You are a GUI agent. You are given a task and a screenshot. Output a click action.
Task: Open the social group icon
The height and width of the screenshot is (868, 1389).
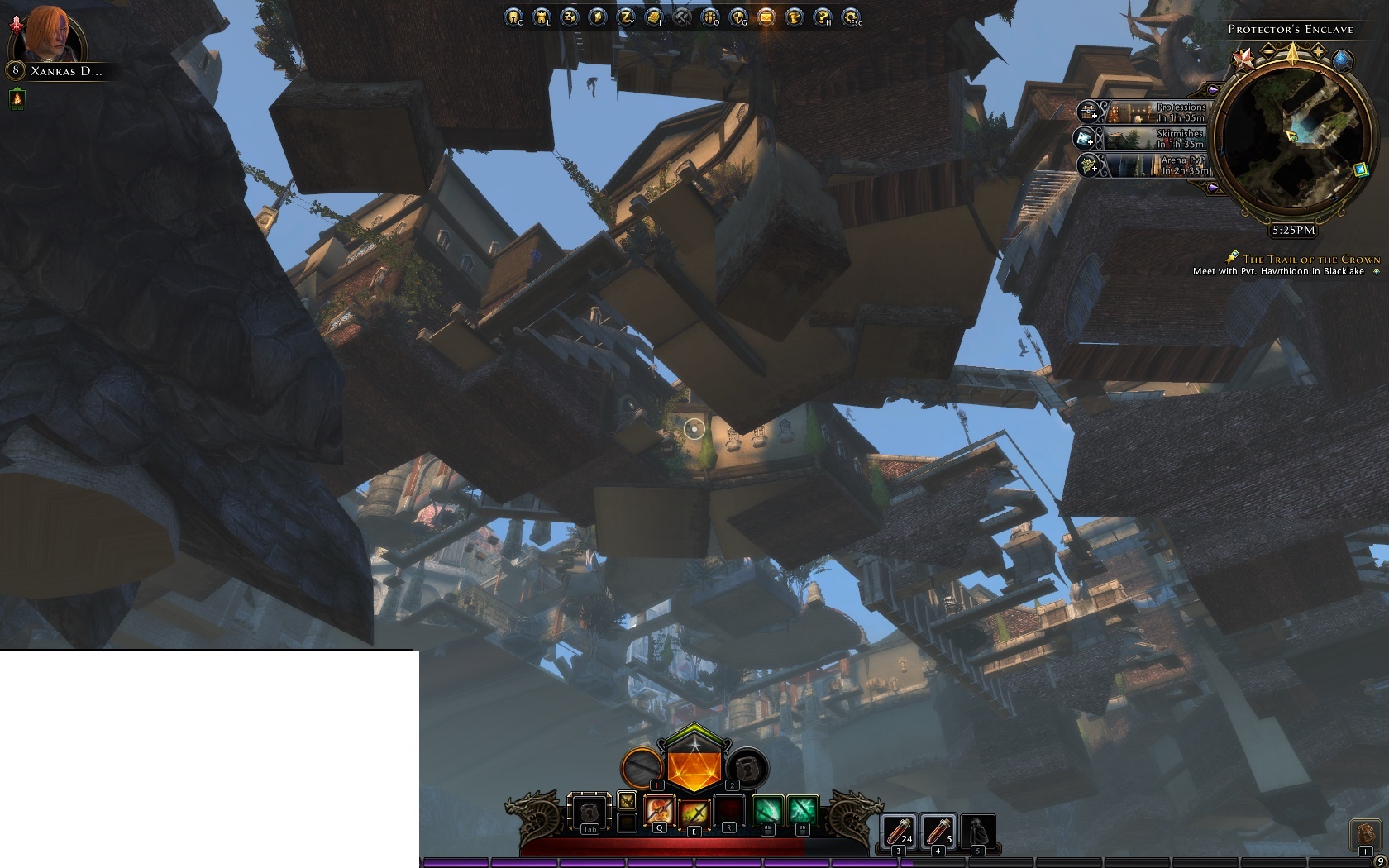click(x=710, y=17)
